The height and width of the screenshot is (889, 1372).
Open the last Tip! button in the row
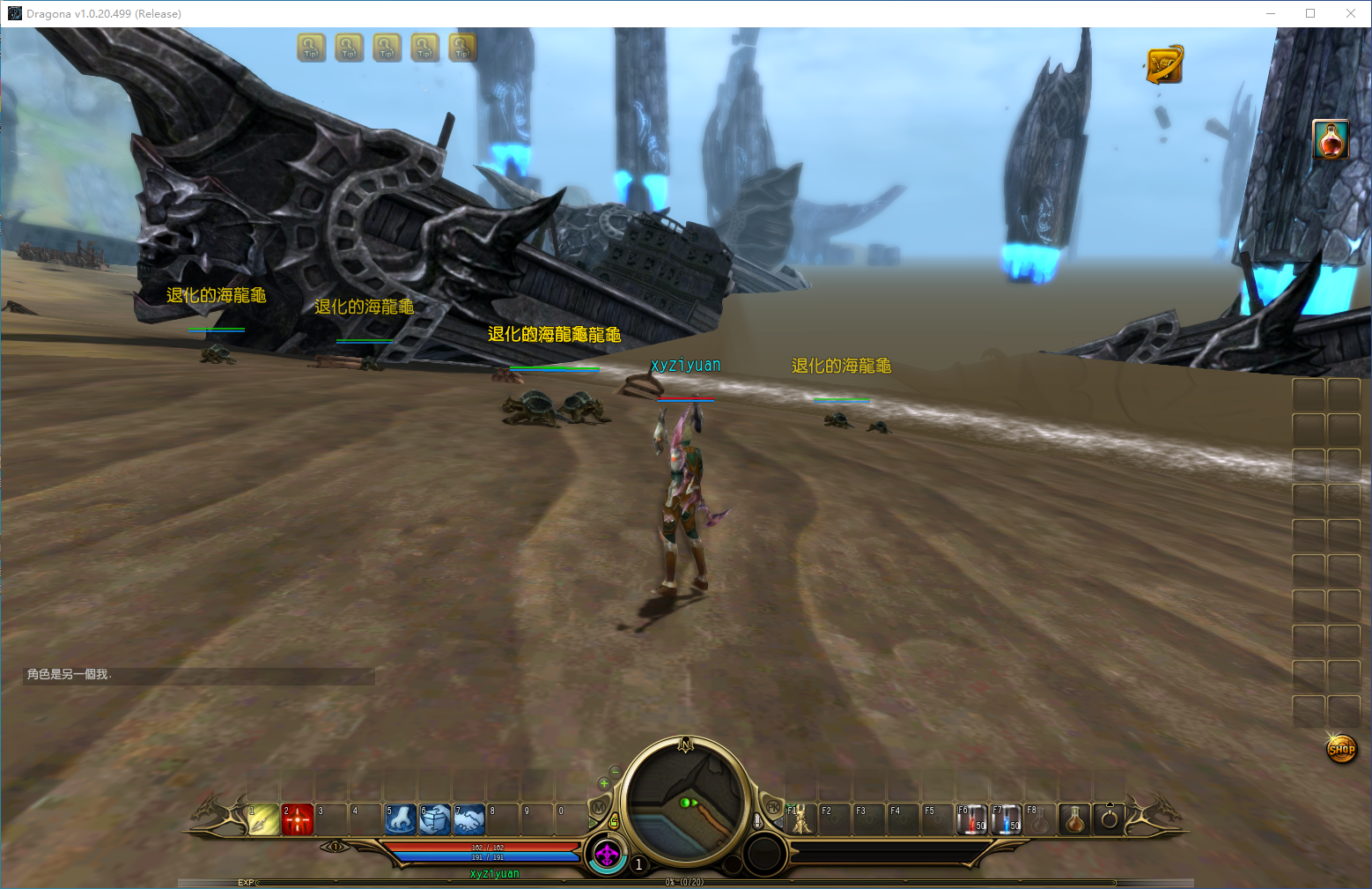click(461, 48)
